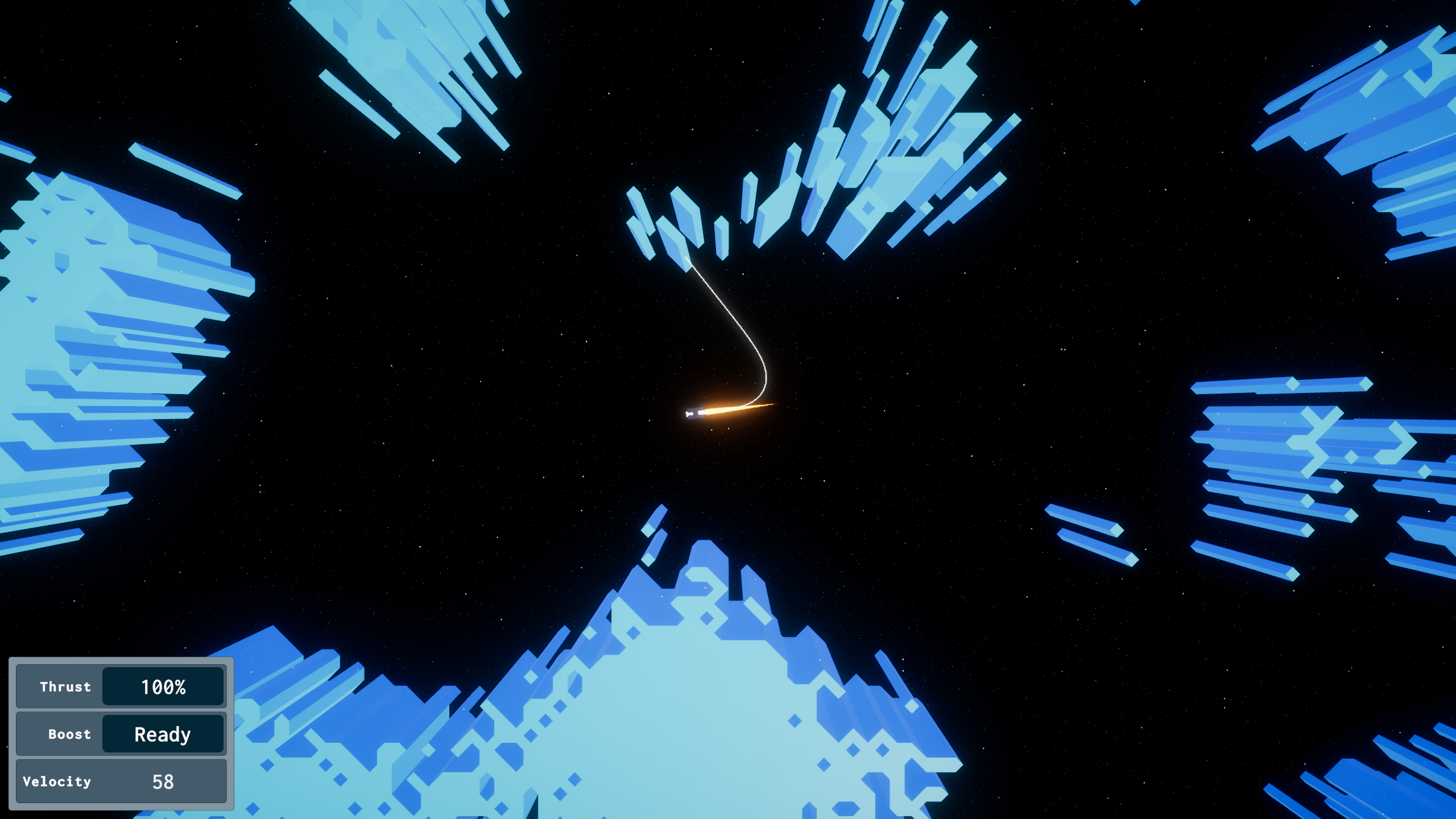Screen dimensions: 1456x819
Task: Click the '100%' thrust level control
Action: pos(164,687)
